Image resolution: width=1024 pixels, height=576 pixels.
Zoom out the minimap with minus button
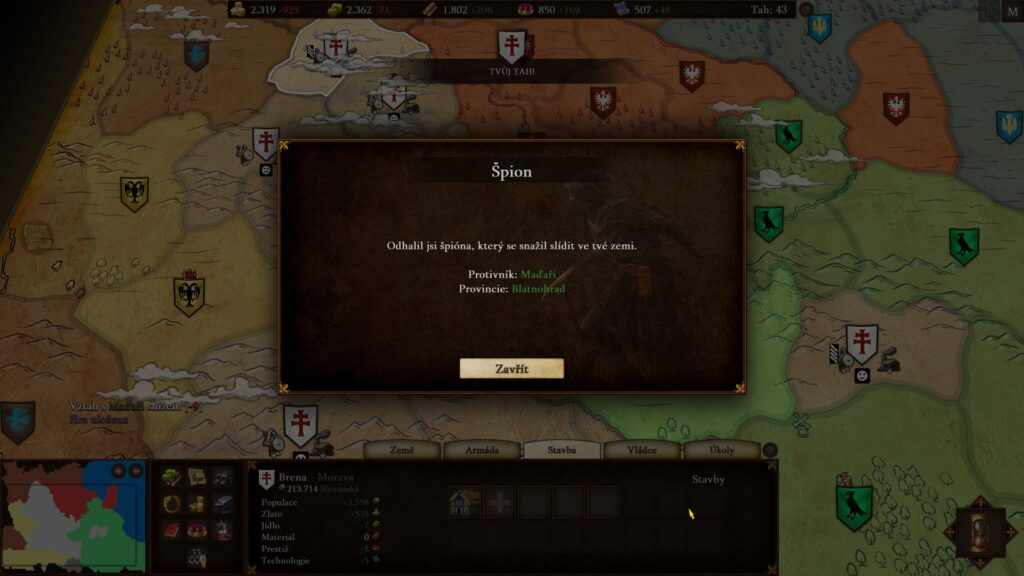tap(135, 471)
